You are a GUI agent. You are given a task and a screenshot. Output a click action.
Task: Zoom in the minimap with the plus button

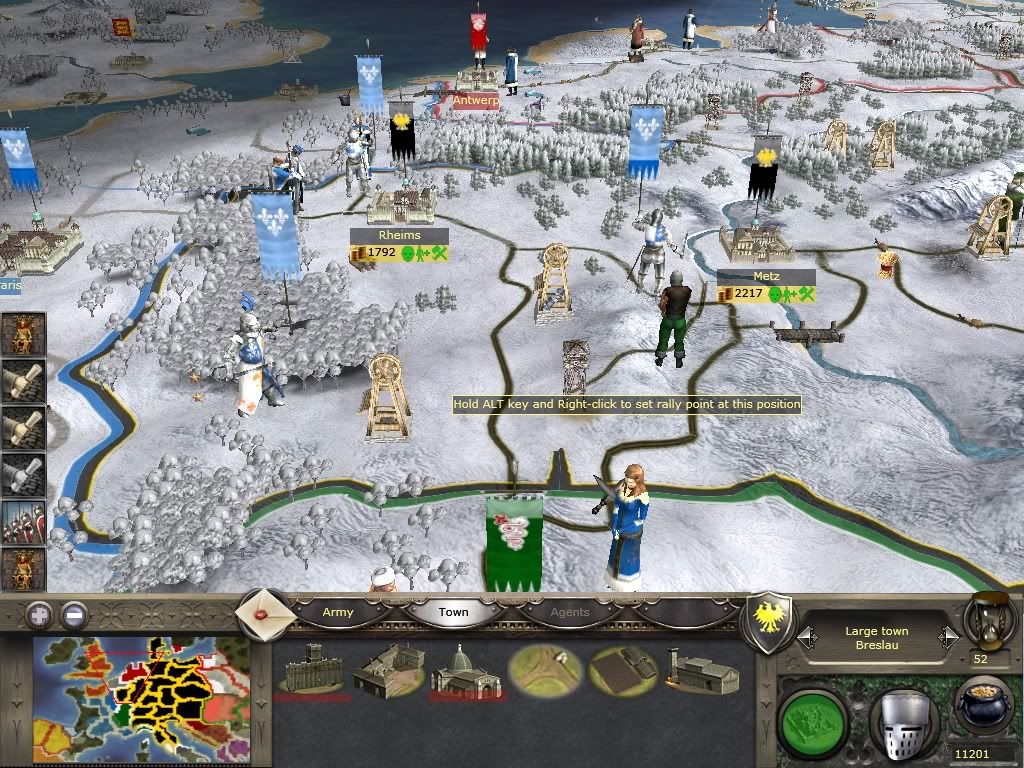[x=40, y=615]
